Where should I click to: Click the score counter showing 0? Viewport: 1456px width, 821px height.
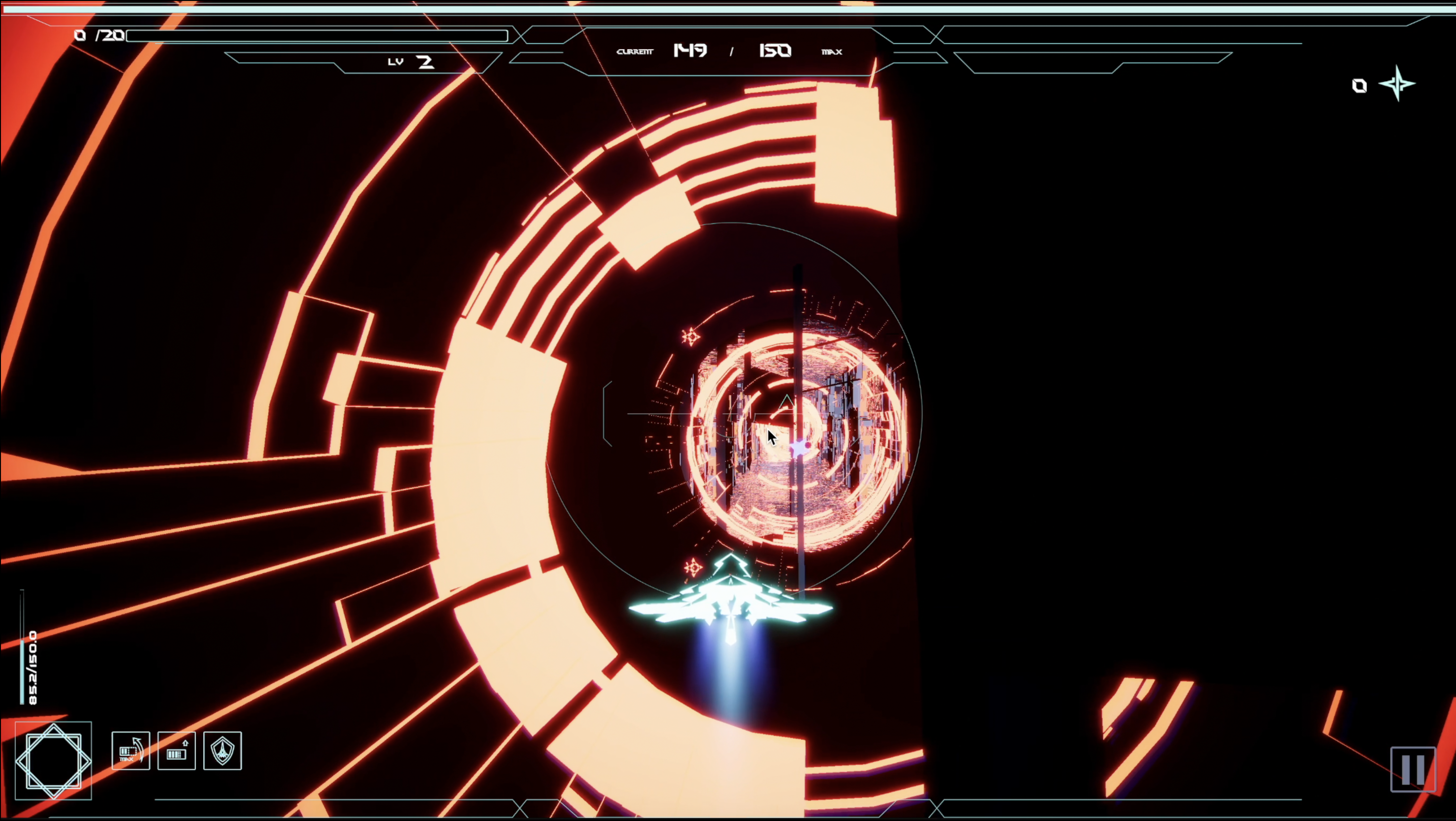click(1359, 85)
